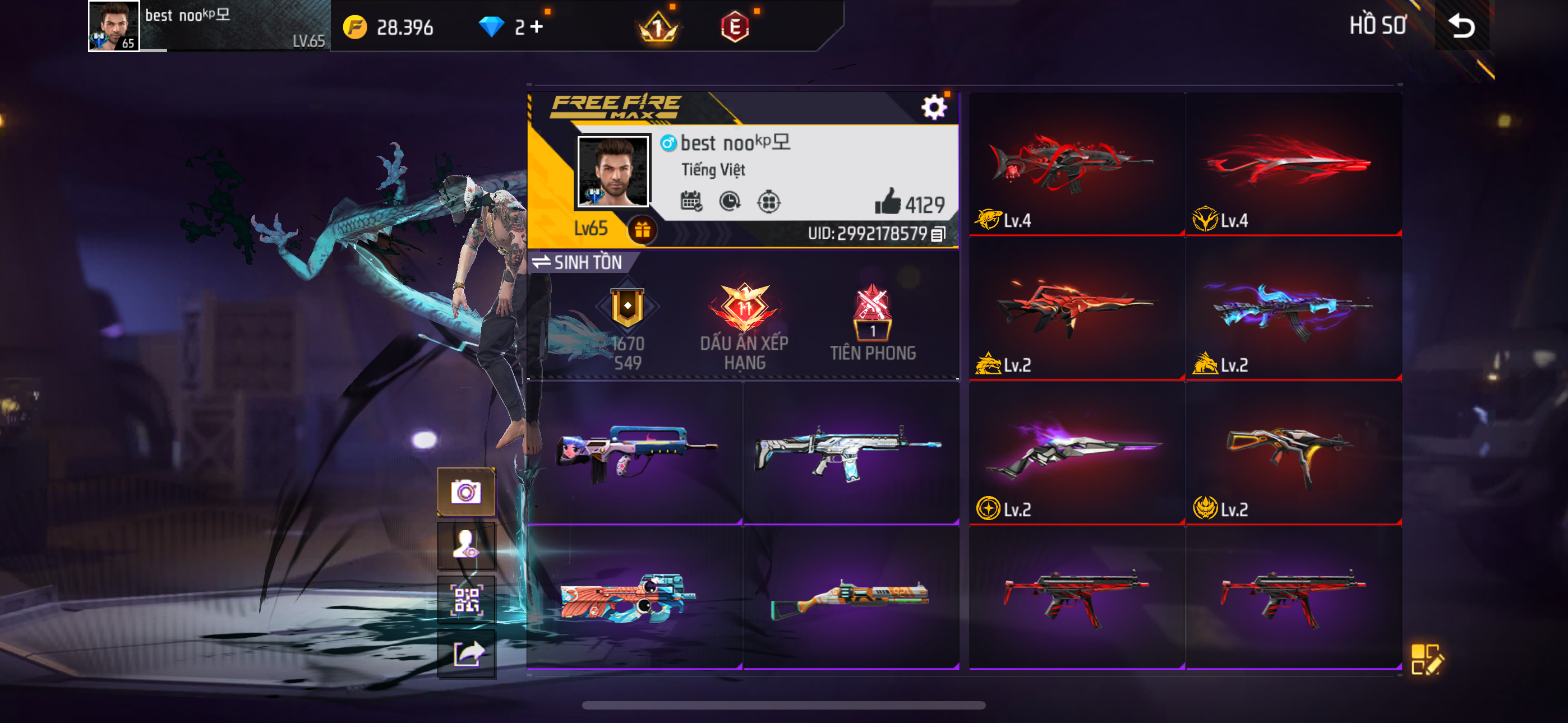The image size is (1568, 723).
Task: Share the profile with the share arrow button
Action: [466, 654]
